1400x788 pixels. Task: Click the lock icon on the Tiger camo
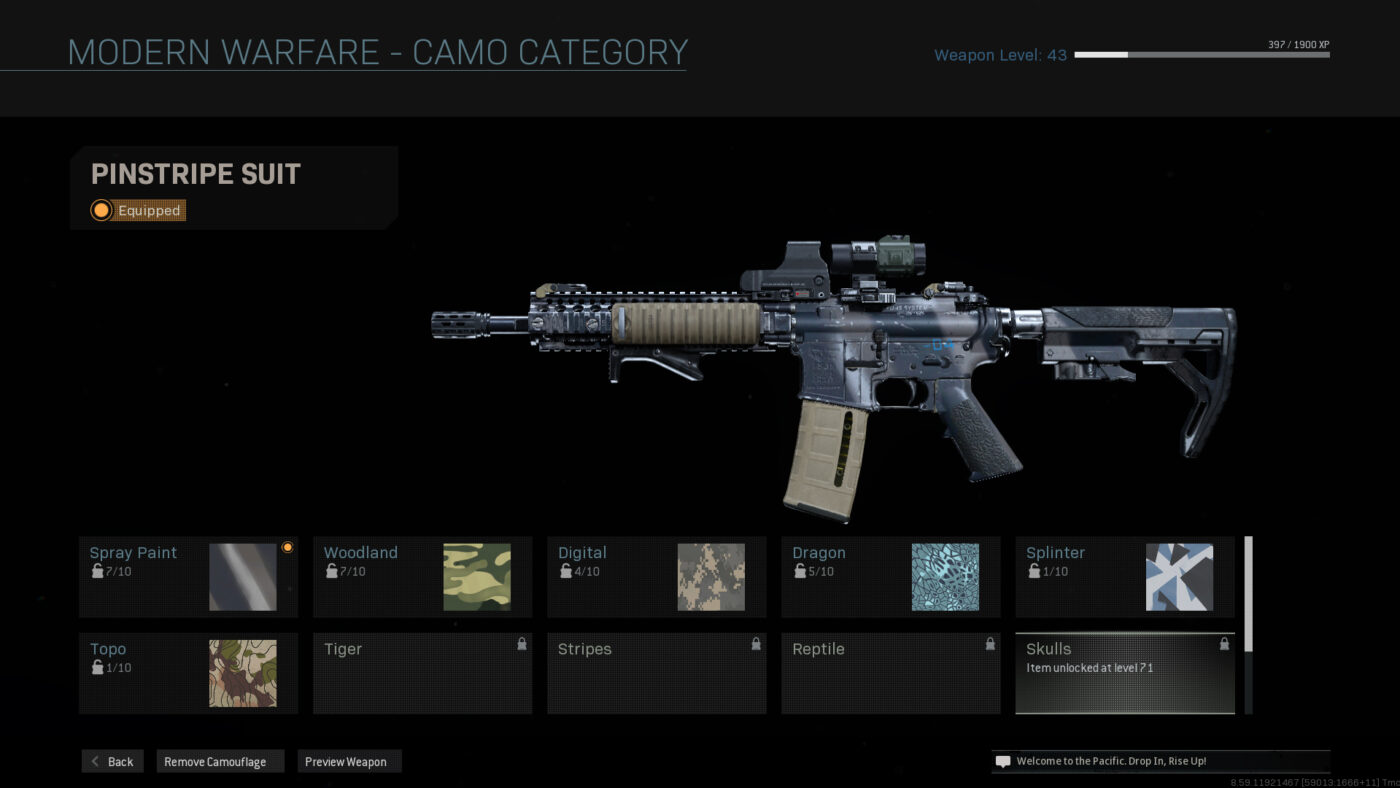pos(521,645)
